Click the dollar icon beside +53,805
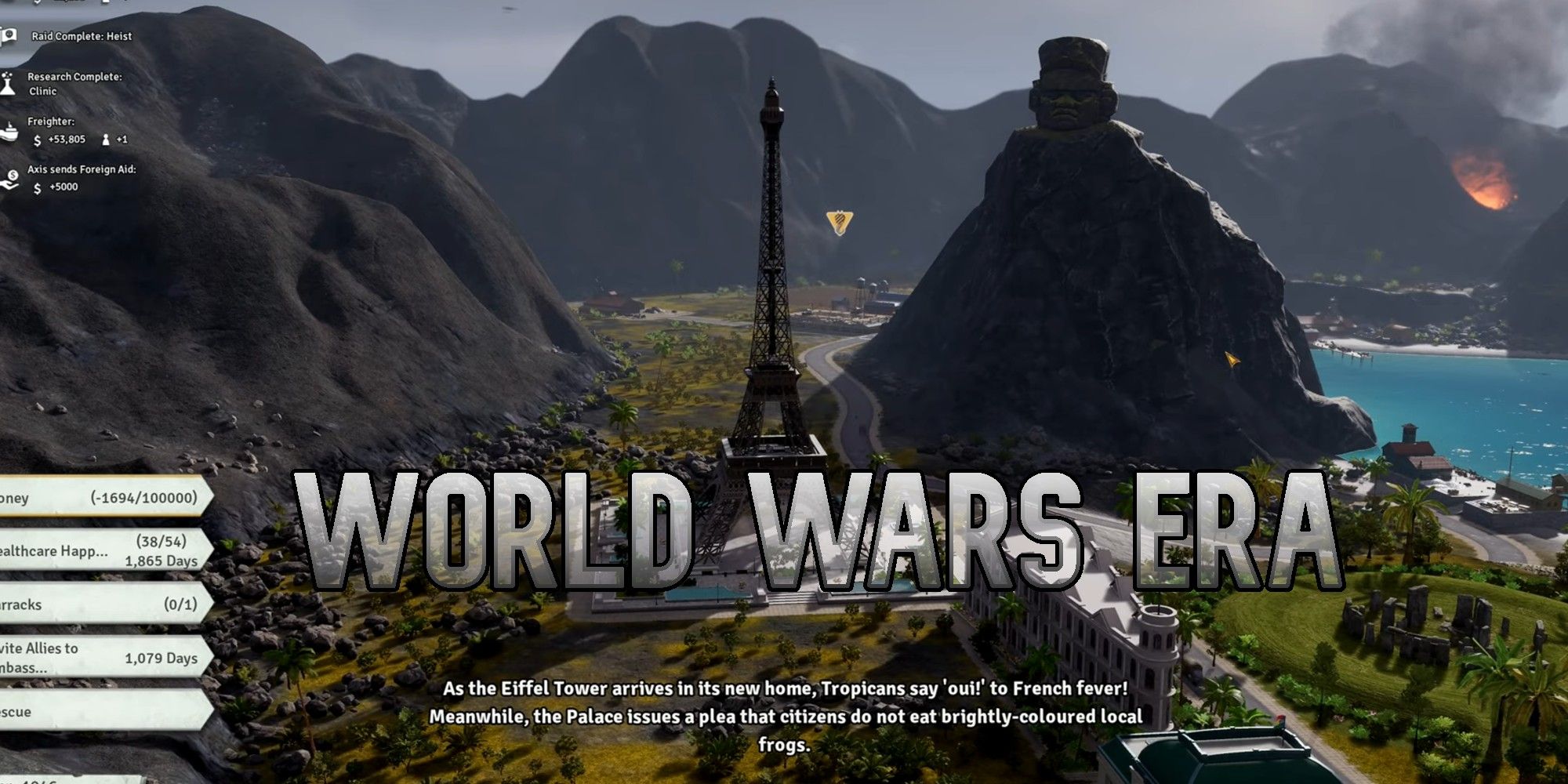This screenshot has width=1568, height=784. pyautogui.click(x=37, y=138)
